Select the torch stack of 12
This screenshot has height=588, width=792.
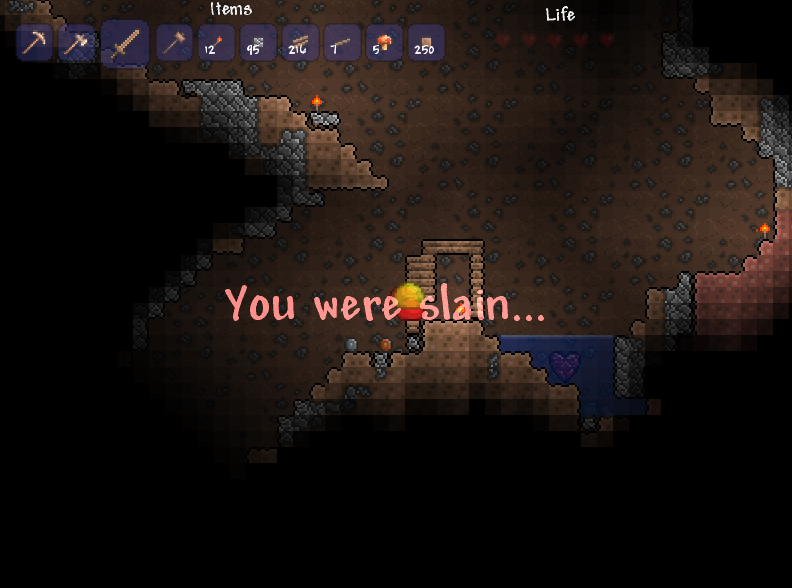216,43
